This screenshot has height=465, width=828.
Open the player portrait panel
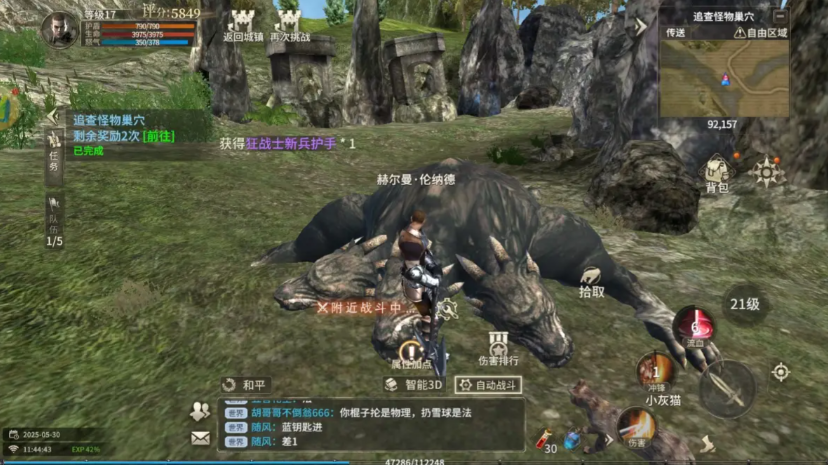point(59,29)
